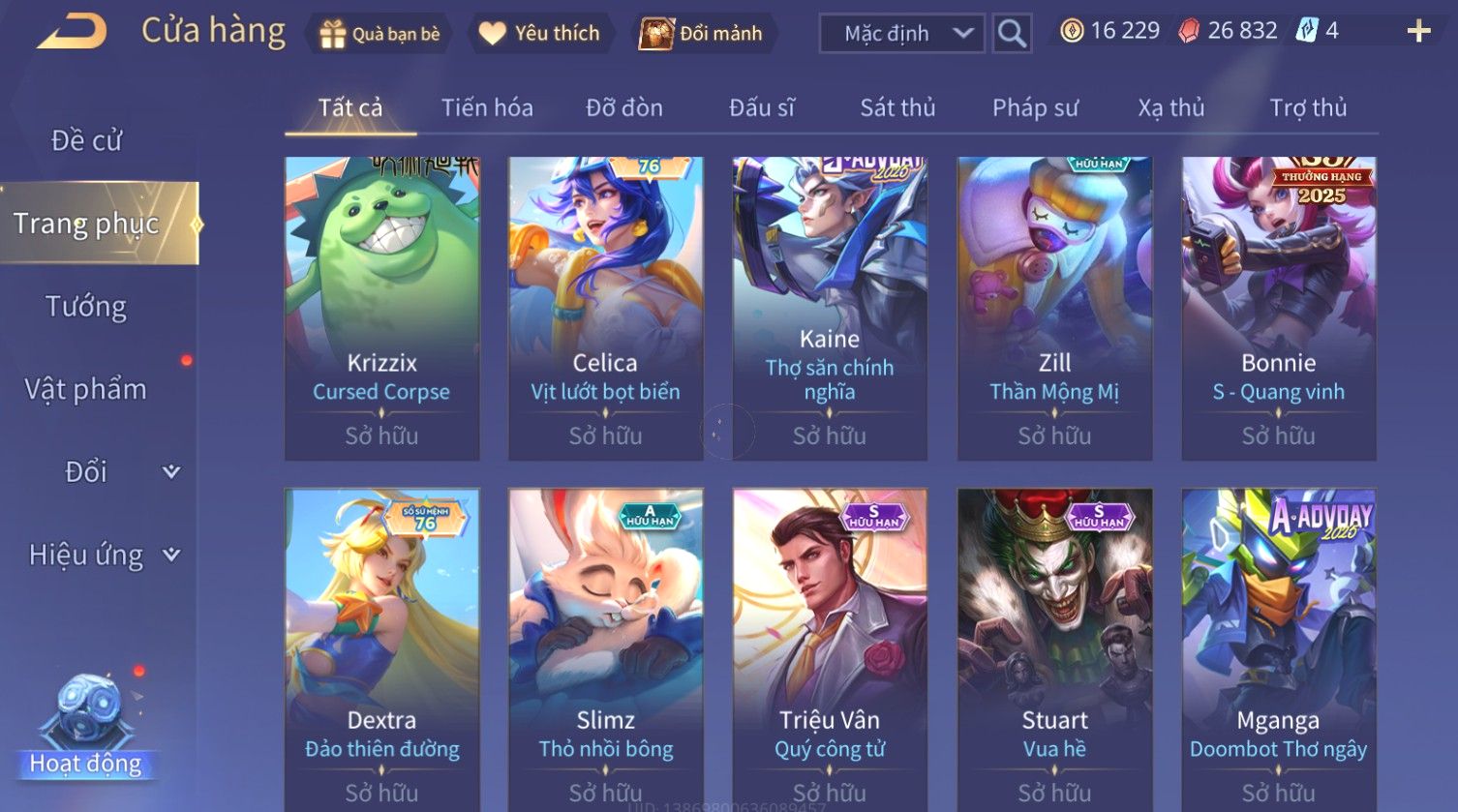
Task: Click the magnifying glass search button
Action: click(1012, 34)
